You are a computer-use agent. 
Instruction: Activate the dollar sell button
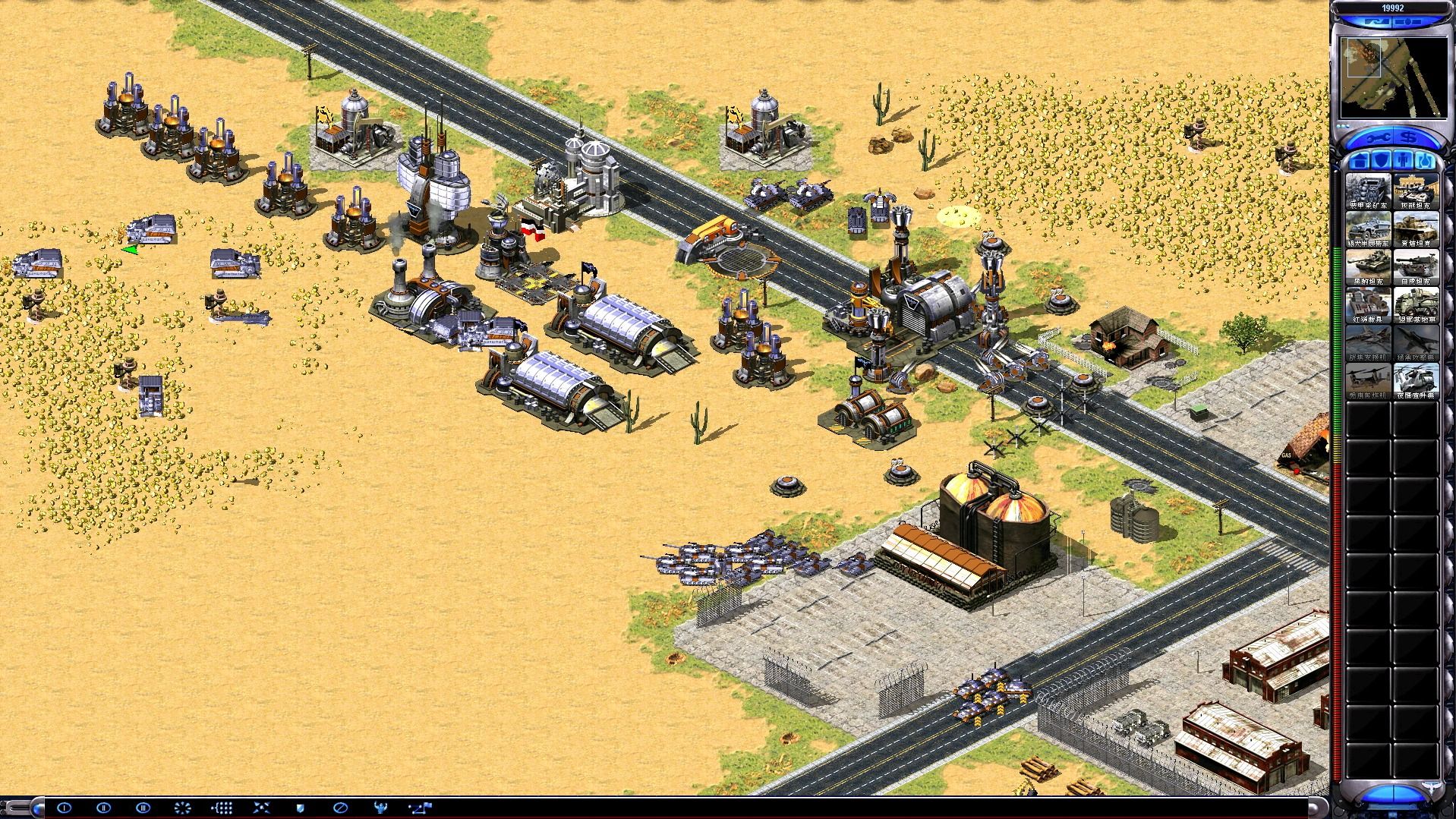[1409, 138]
